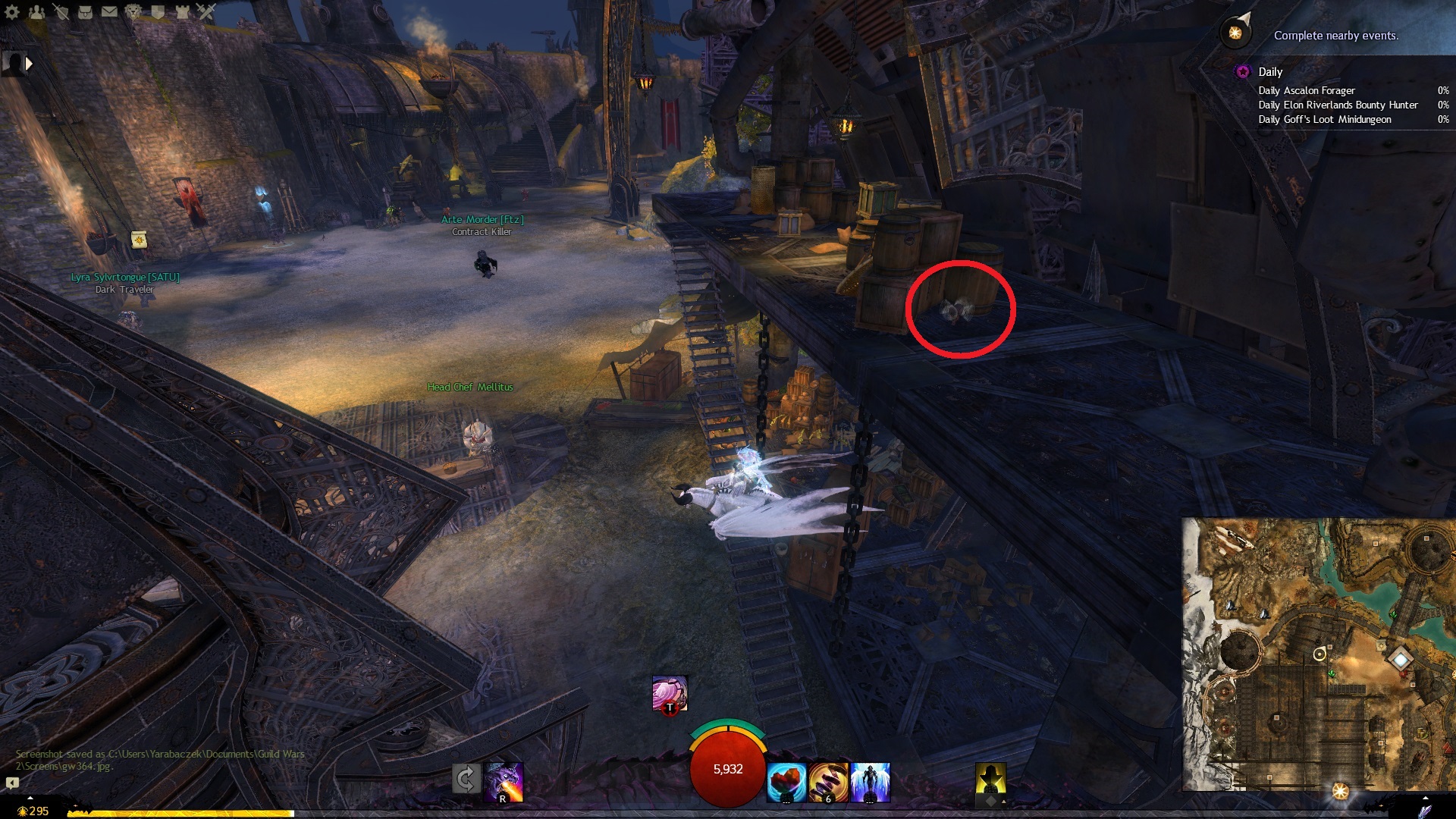Select the Daily Ascalon Forager objective
The width and height of the screenshot is (1456, 819).
[x=1307, y=90]
